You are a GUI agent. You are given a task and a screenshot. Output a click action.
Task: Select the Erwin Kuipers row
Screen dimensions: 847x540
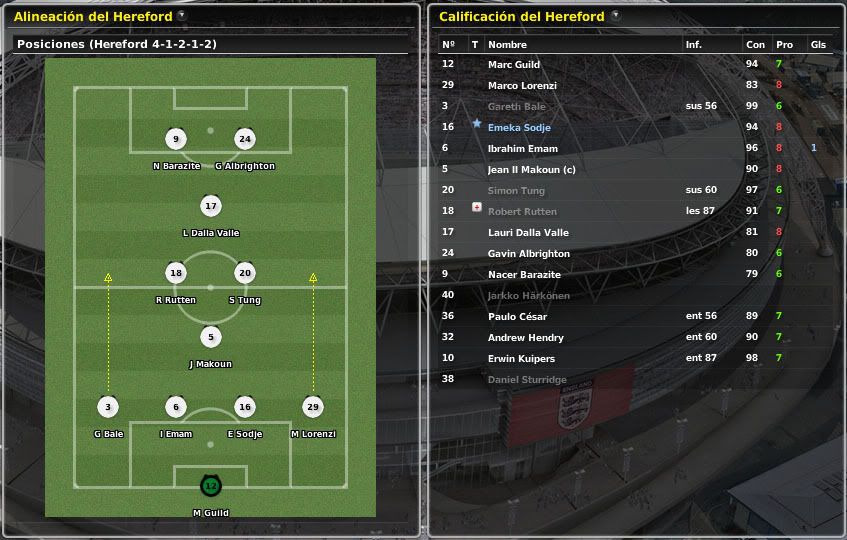521,358
